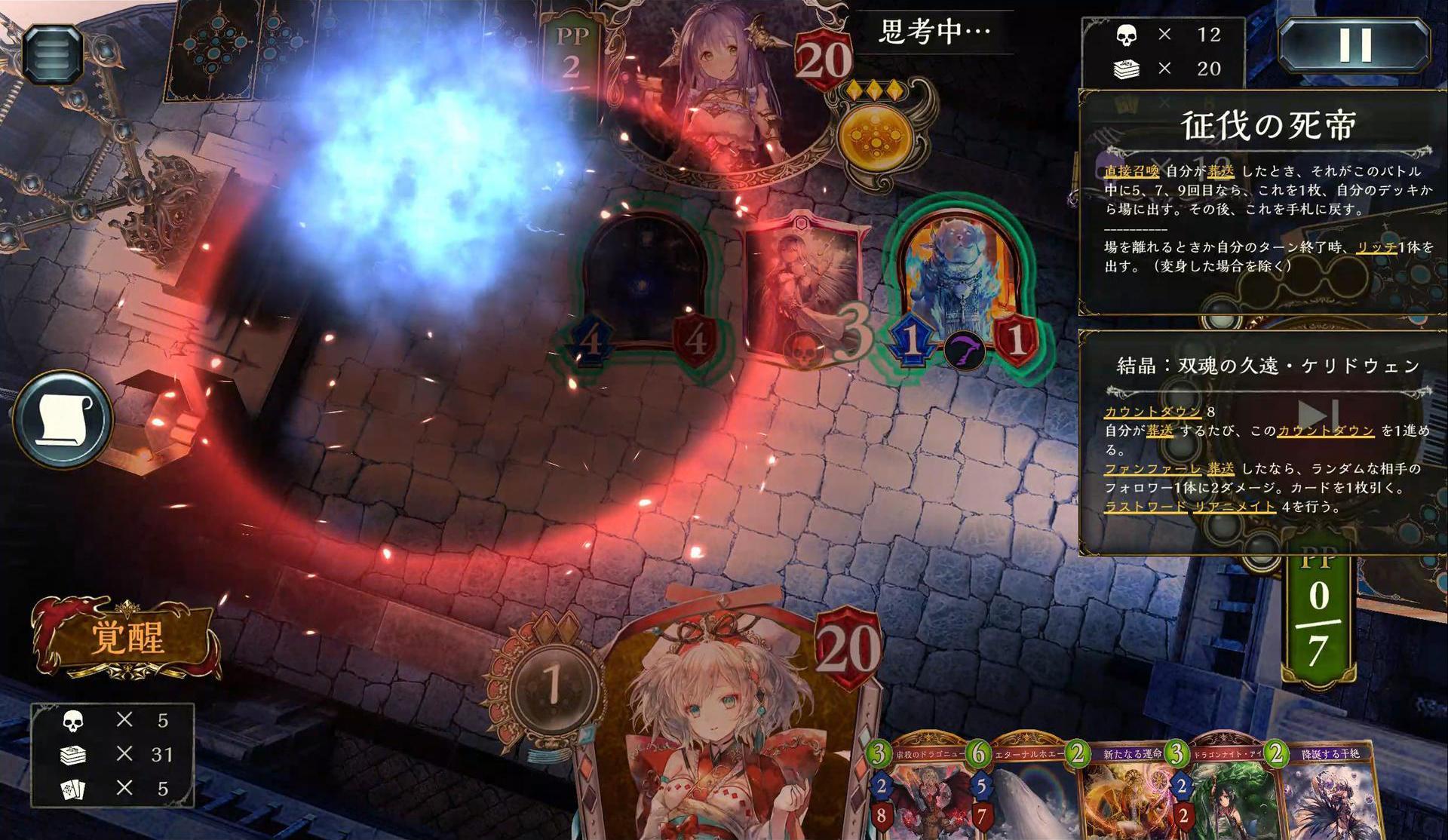Open the 直接召喚 keyword link
Image resolution: width=1448 pixels, height=840 pixels.
click(x=1131, y=171)
